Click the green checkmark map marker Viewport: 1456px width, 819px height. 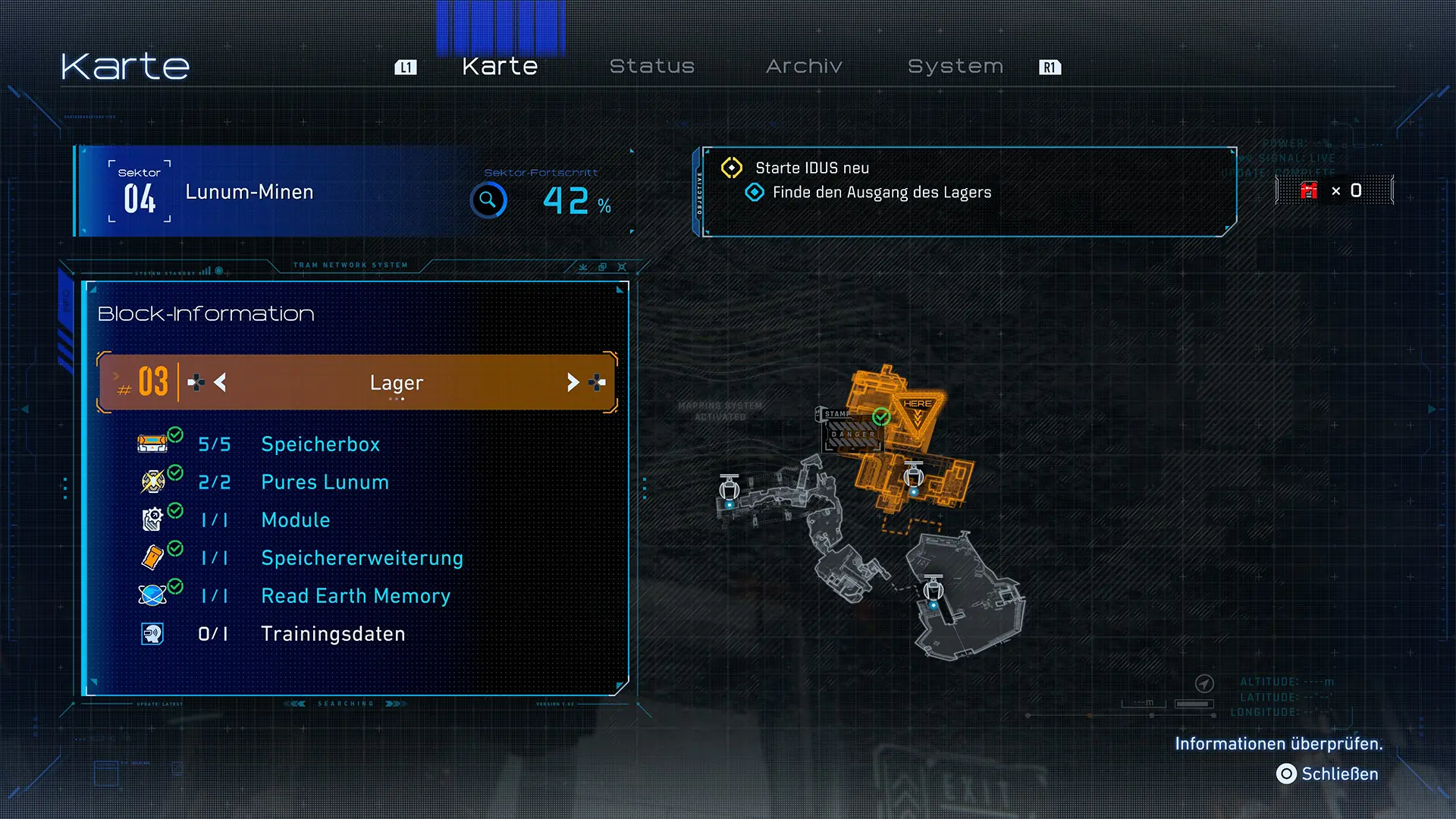(881, 416)
